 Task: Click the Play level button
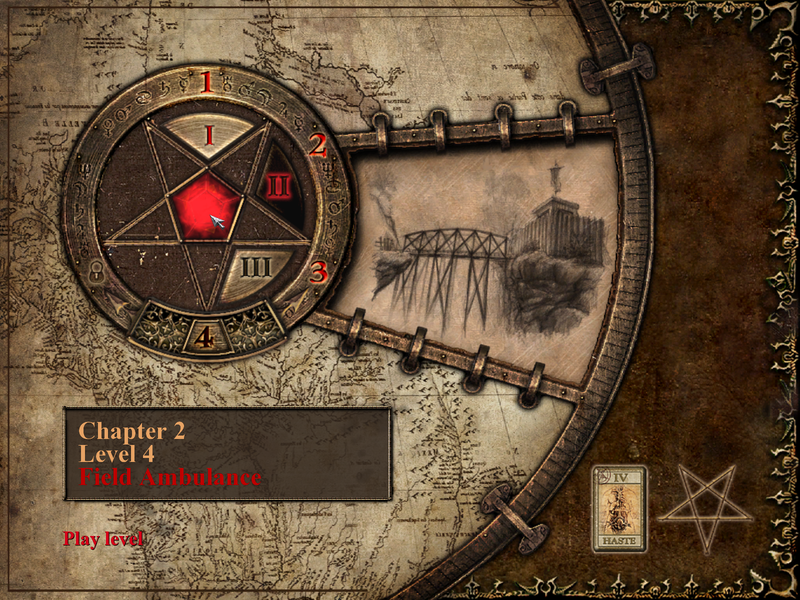point(104,539)
